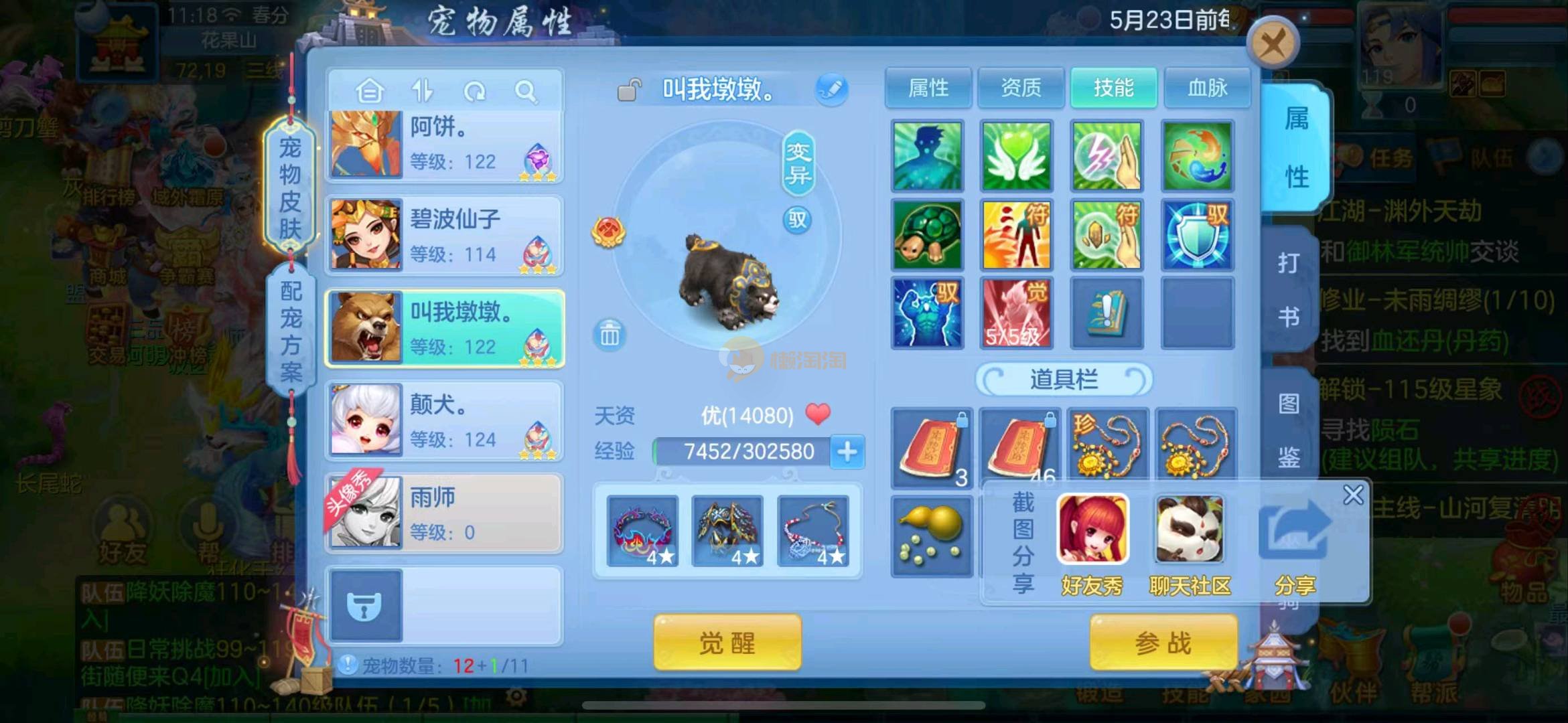Click the pencil rename icon

pyautogui.click(x=832, y=90)
